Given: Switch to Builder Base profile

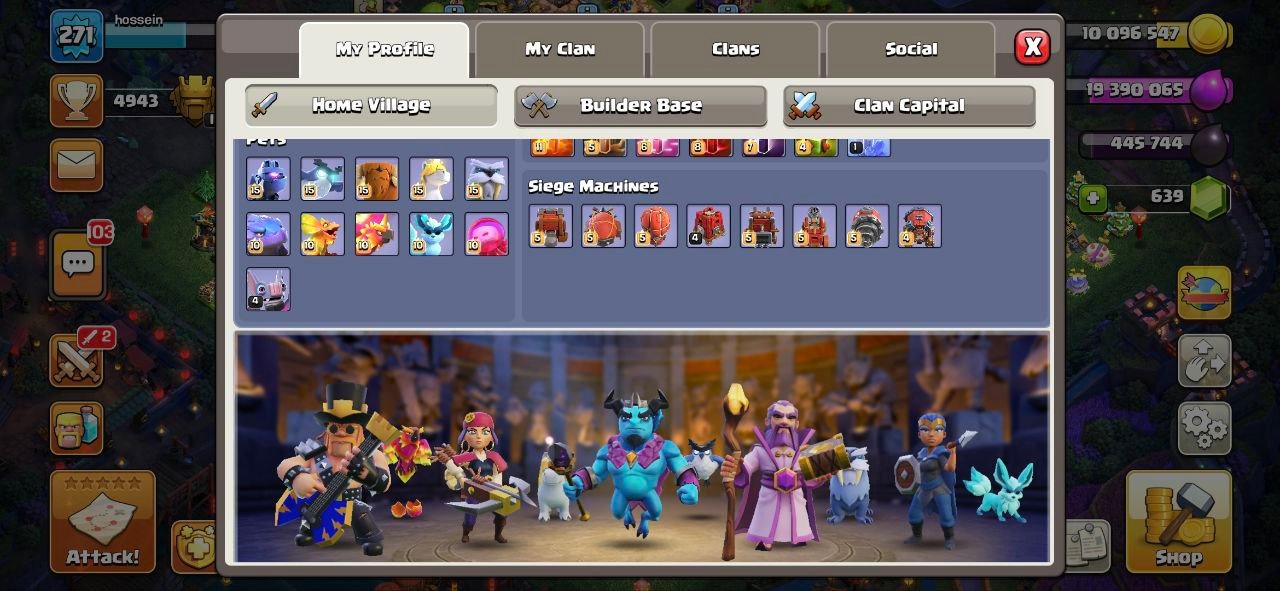Looking at the screenshot, I should pos(640,106).
